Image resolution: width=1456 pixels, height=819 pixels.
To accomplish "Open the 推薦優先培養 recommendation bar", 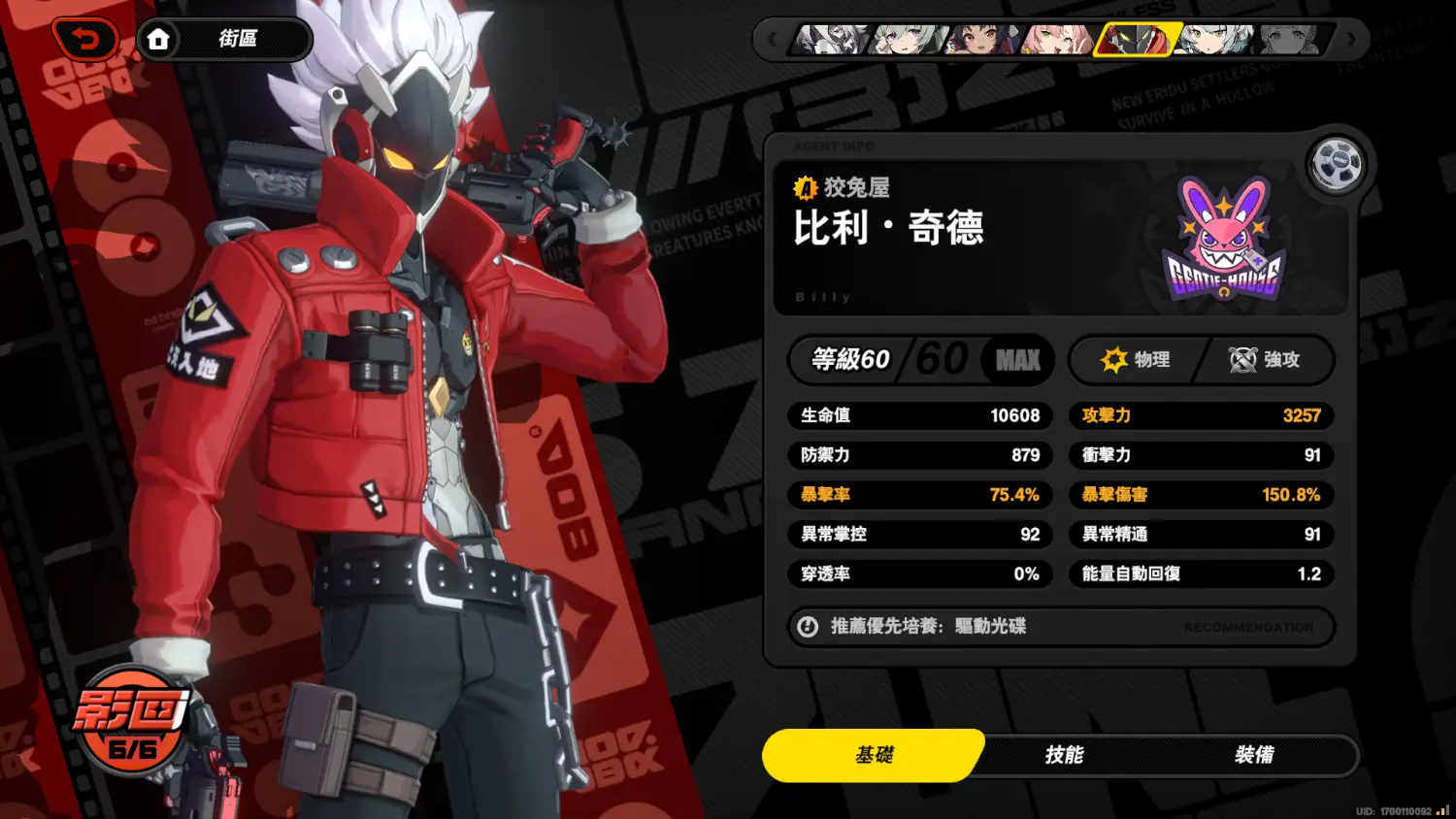I will 1061,627.
